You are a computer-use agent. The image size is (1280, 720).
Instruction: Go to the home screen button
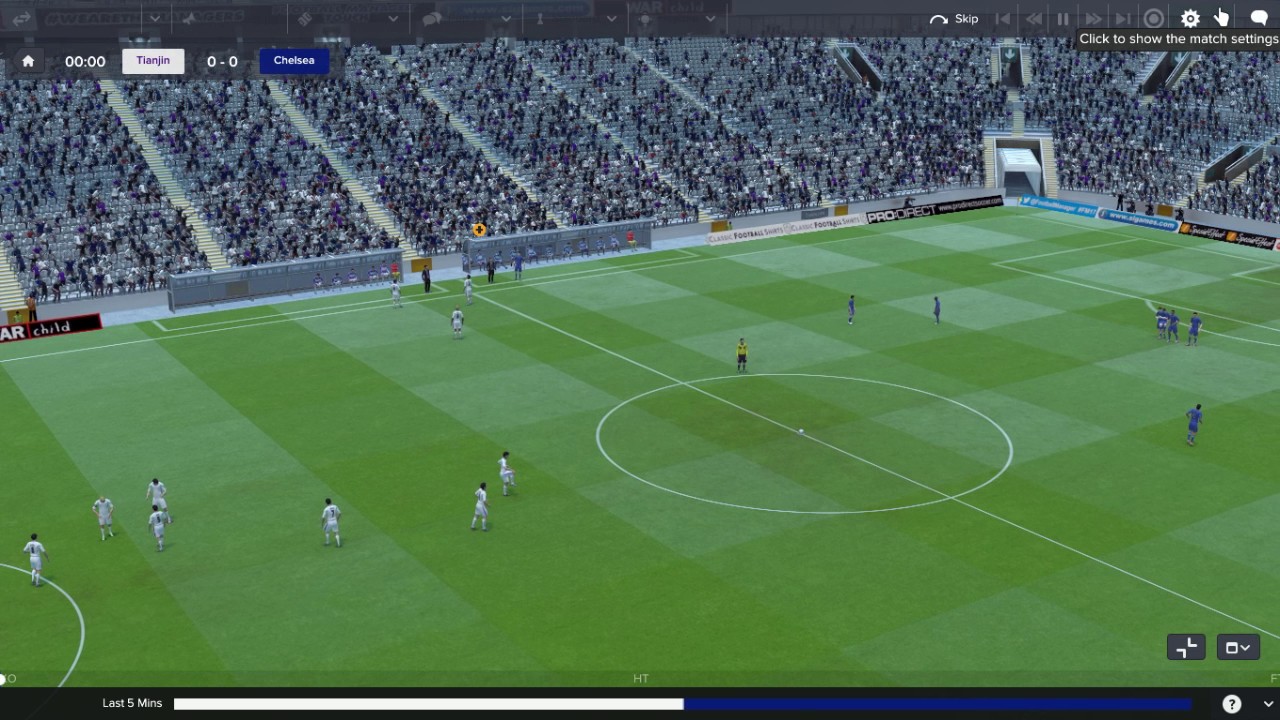(28, 61)
